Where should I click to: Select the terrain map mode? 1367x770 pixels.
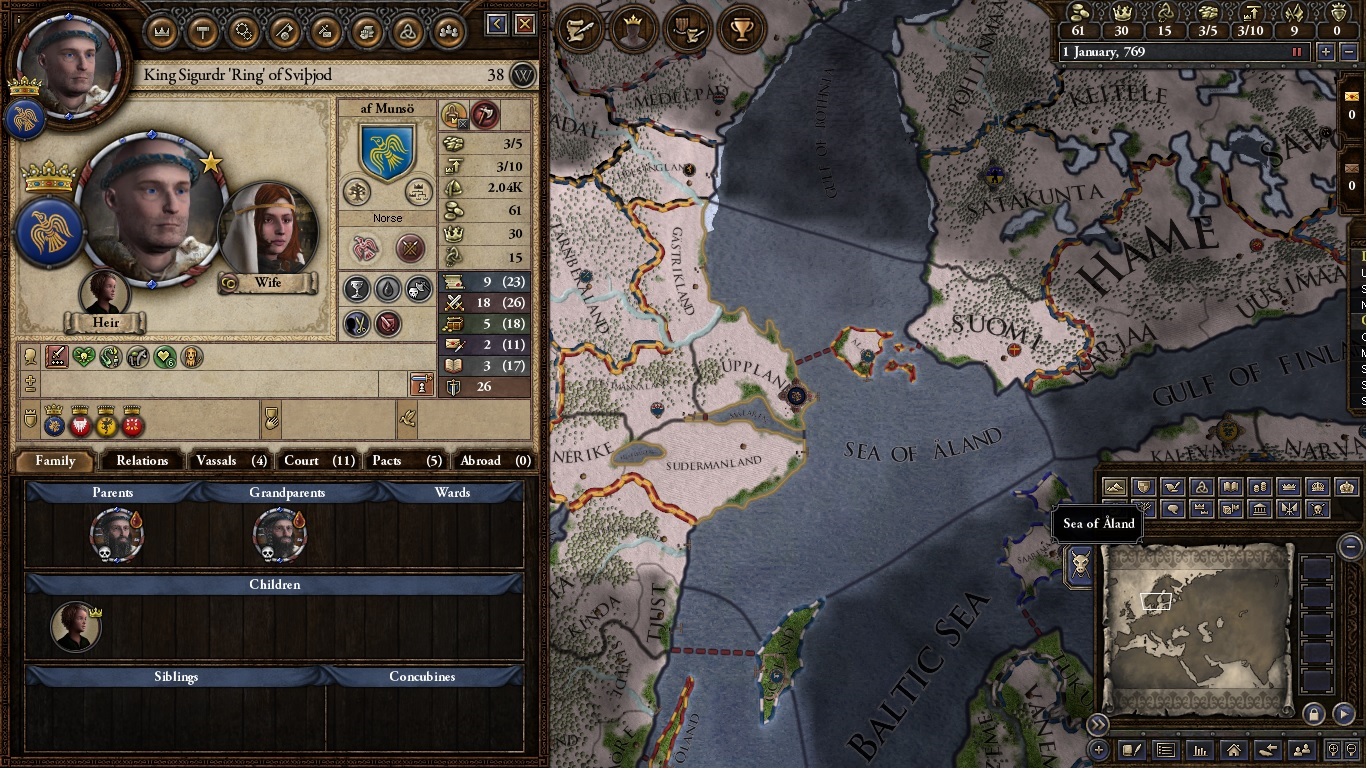click(1114, 487)
